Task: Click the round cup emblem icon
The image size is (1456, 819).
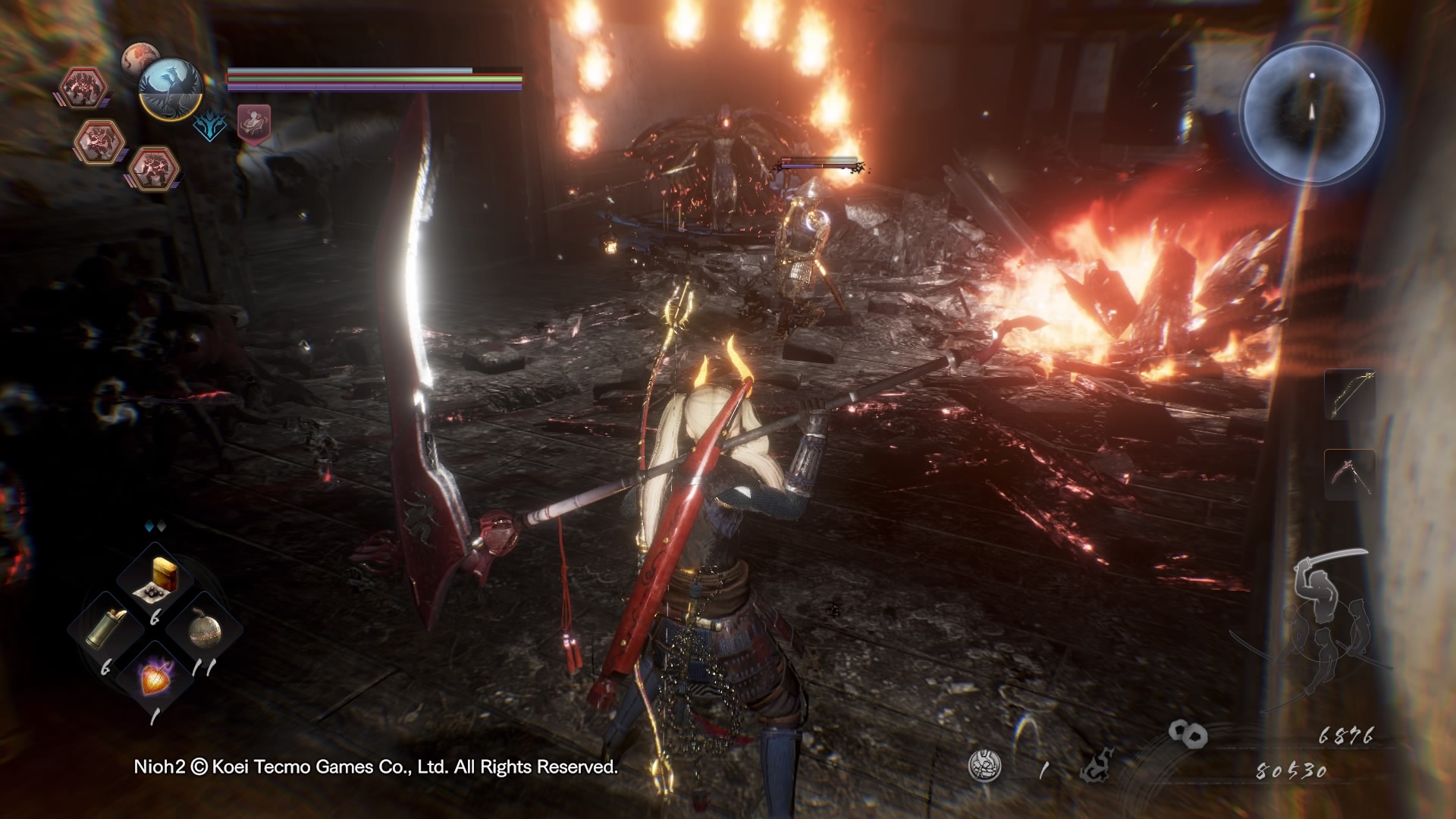Action: 984,766
